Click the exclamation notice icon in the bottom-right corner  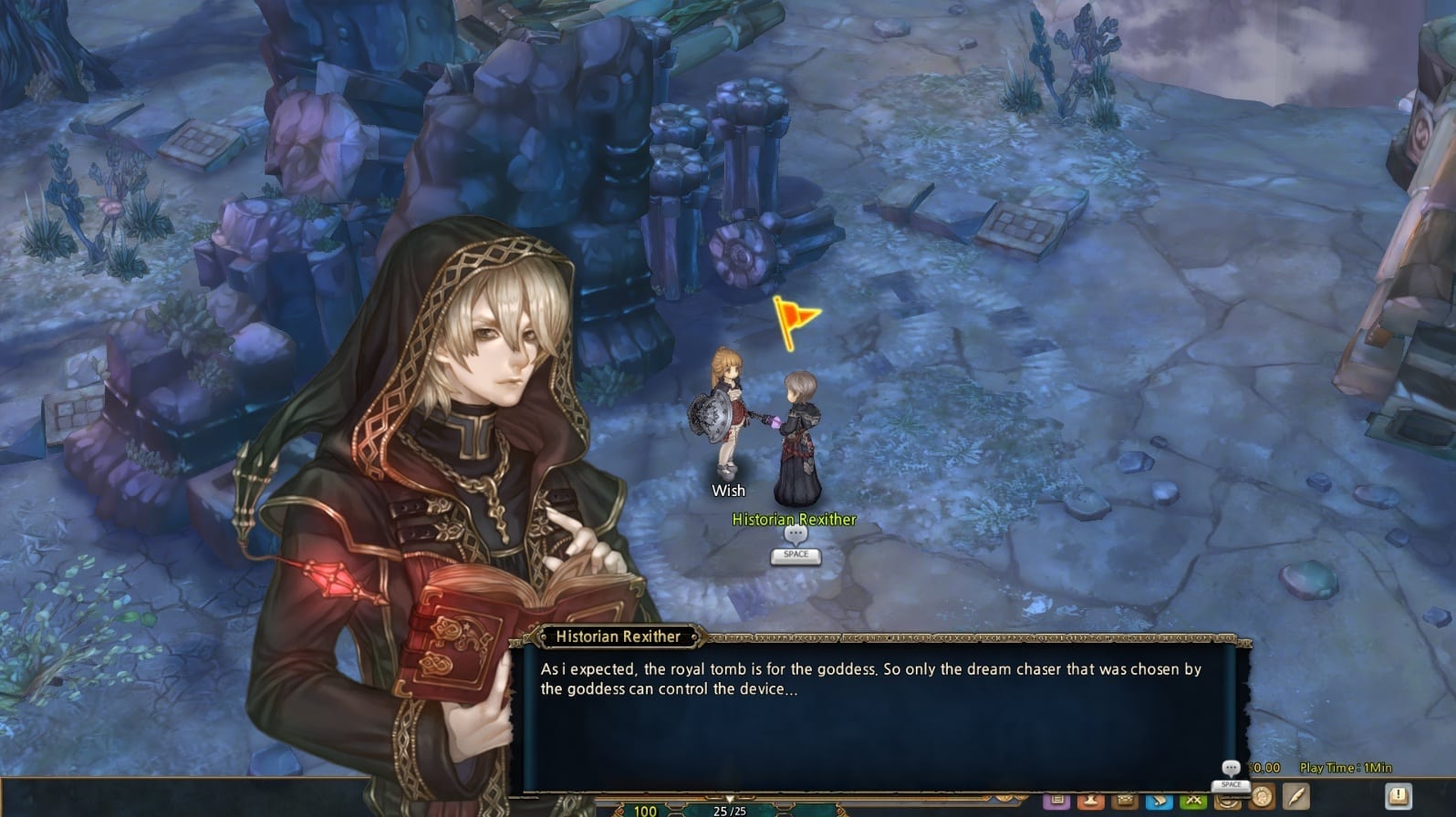1399,797
